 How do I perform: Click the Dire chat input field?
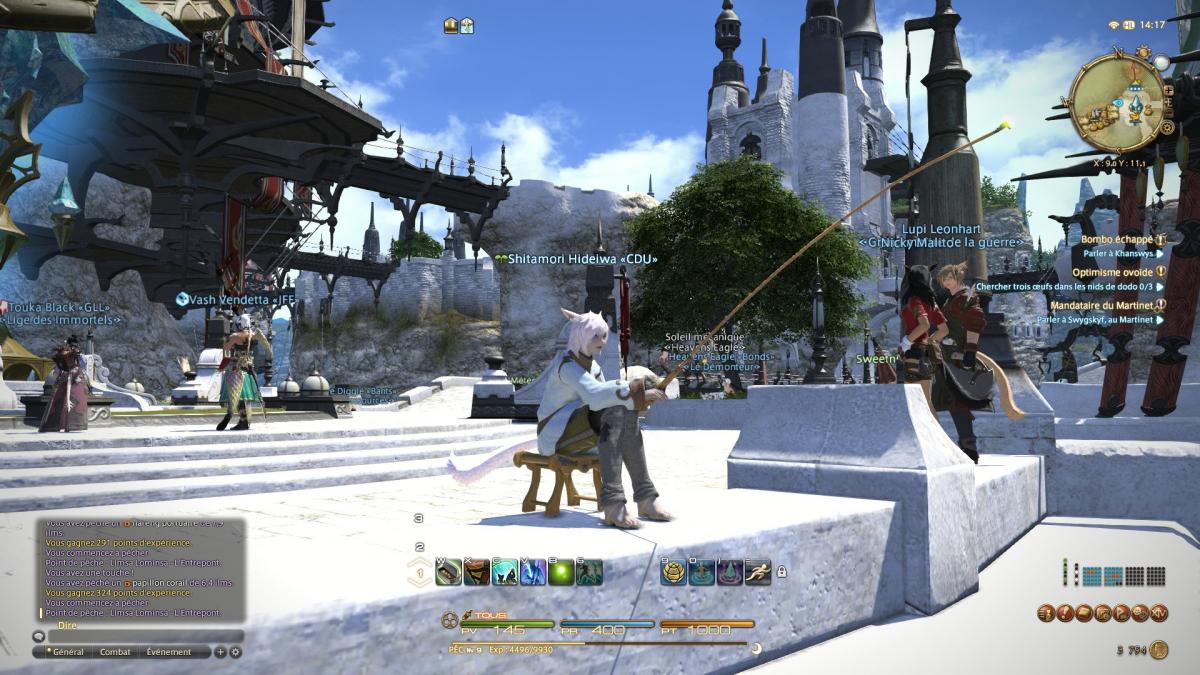point(140,635)
